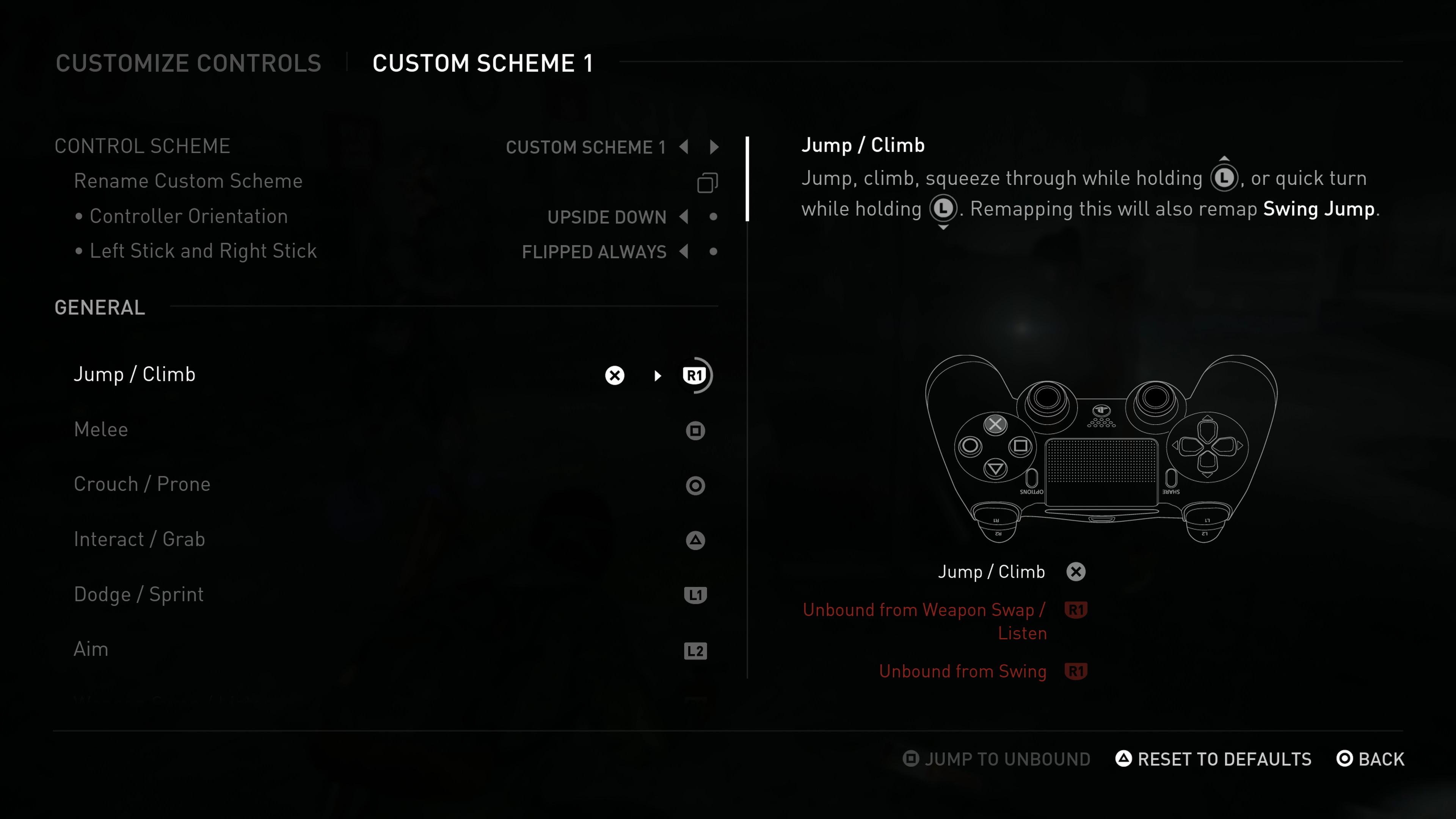Select the L2 icon next to Aim
The height and width of the screenshot is (819, 1456).
(695, 651)
